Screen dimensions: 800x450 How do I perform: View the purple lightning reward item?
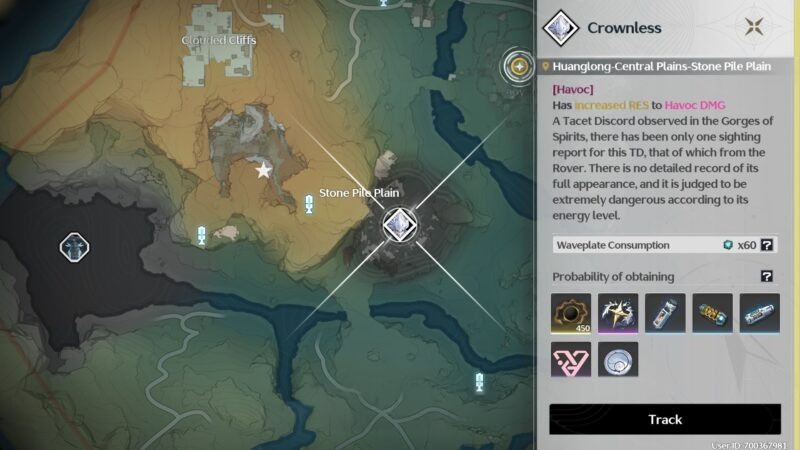click(618, 313)
